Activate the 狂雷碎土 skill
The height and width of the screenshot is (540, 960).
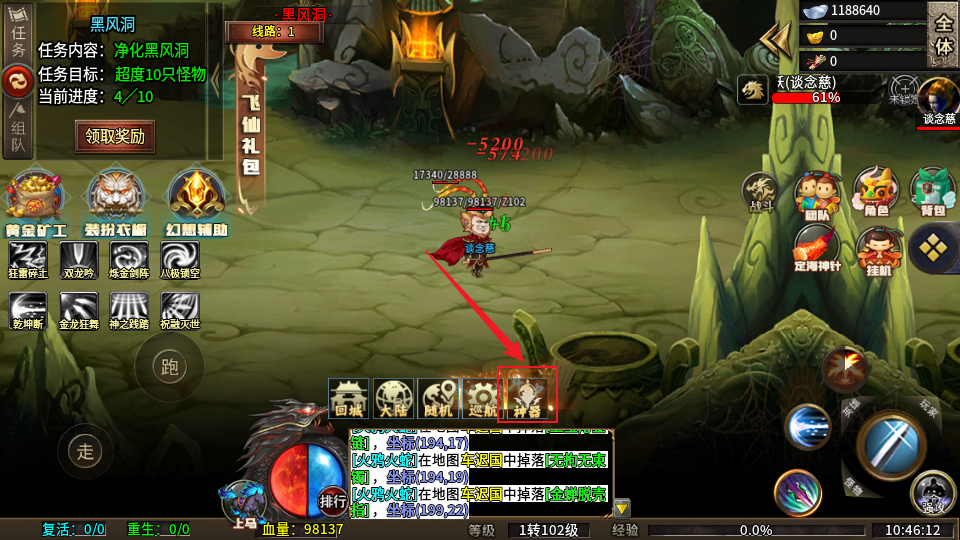click(x=28, y=260)
